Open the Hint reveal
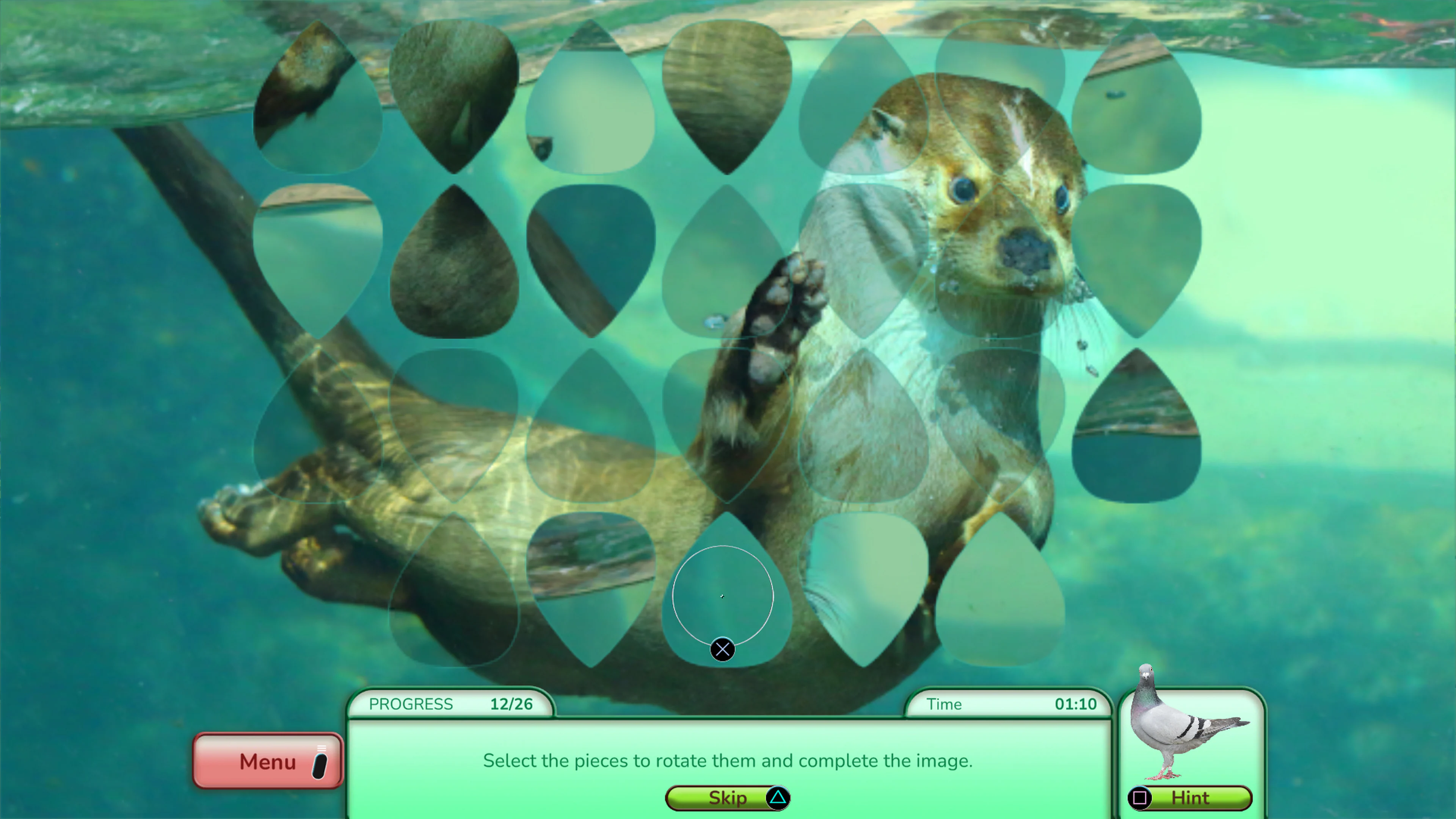This screenshot has height=819, width=1456. [1190, 798]
